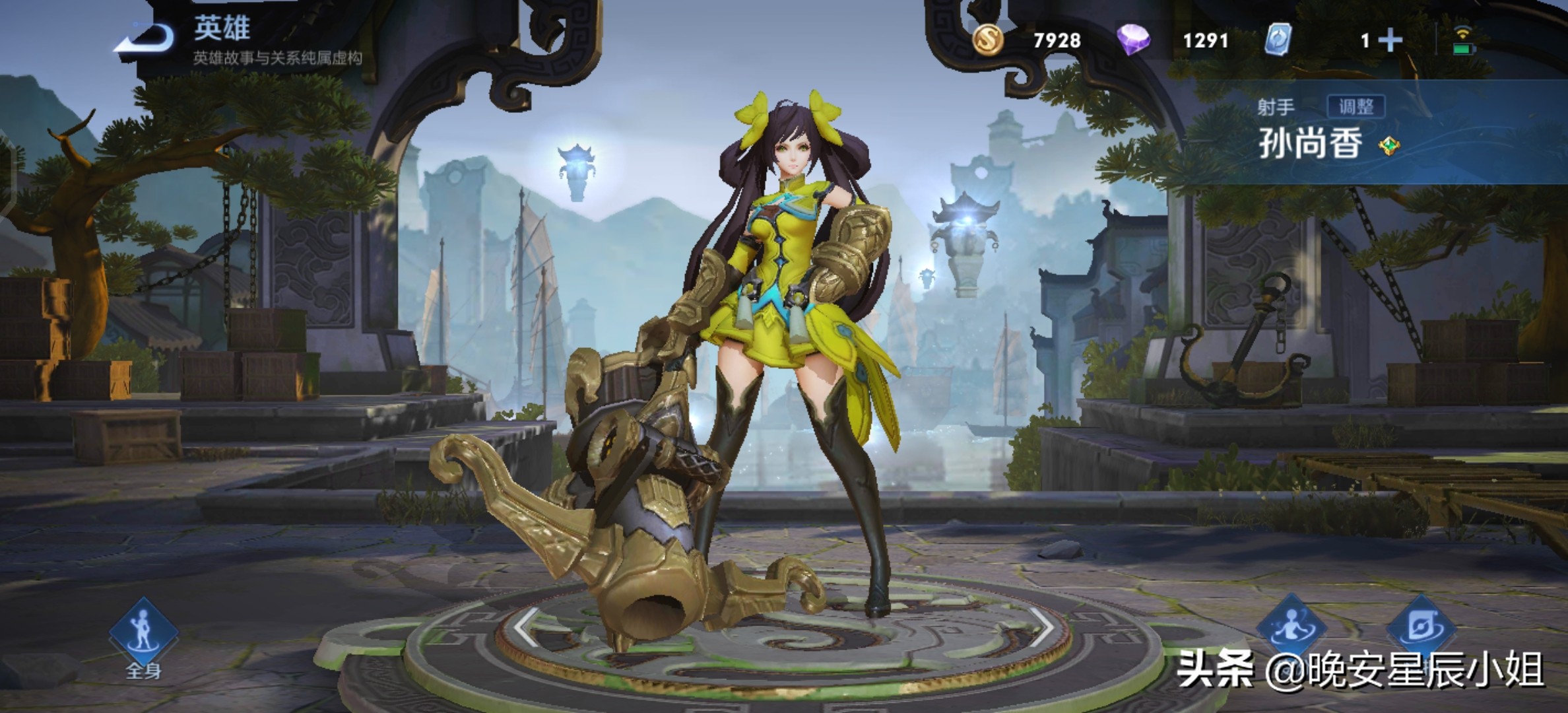Click the green gem badge beside 孙尚香
The height and width of the screenshot is (713, 1568).
[1389, 145]
